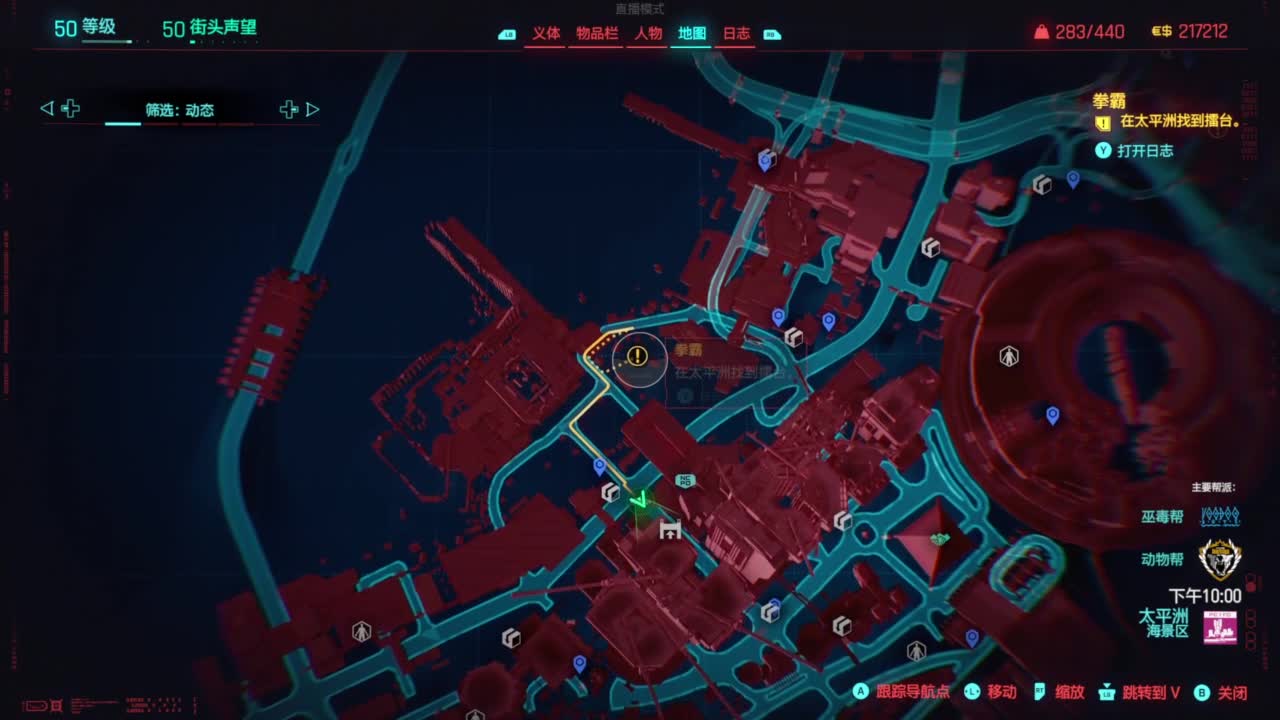Click 跳转到 V to jump to V
This screenshot has height=720, width=1280.
coord(1148,691)
